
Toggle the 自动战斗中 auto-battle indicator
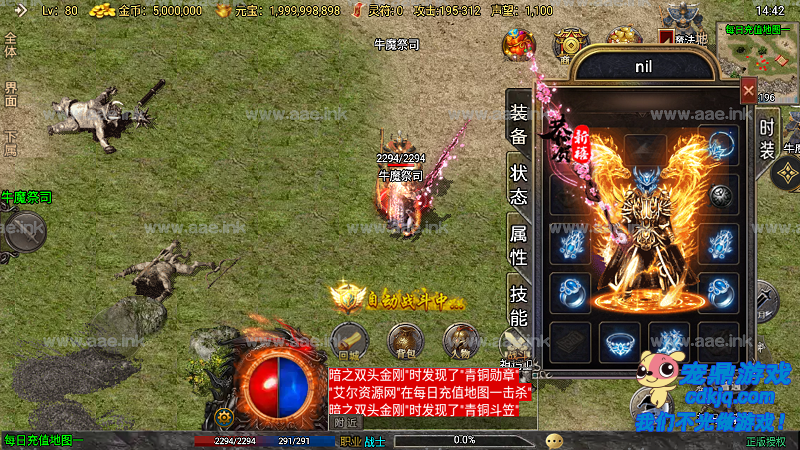pos(398,297)
